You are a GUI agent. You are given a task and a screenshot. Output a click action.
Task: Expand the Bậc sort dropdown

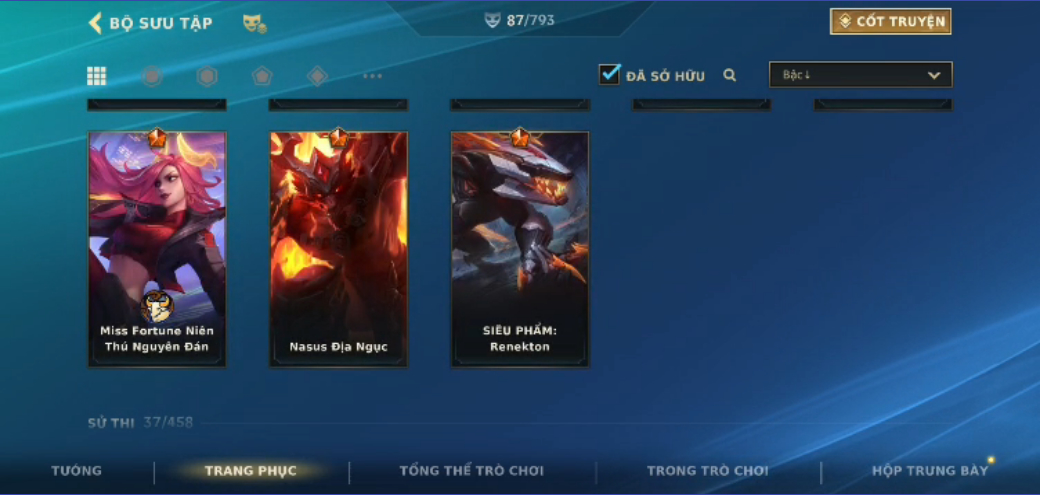pyautogui.click(x=860, y=75)
